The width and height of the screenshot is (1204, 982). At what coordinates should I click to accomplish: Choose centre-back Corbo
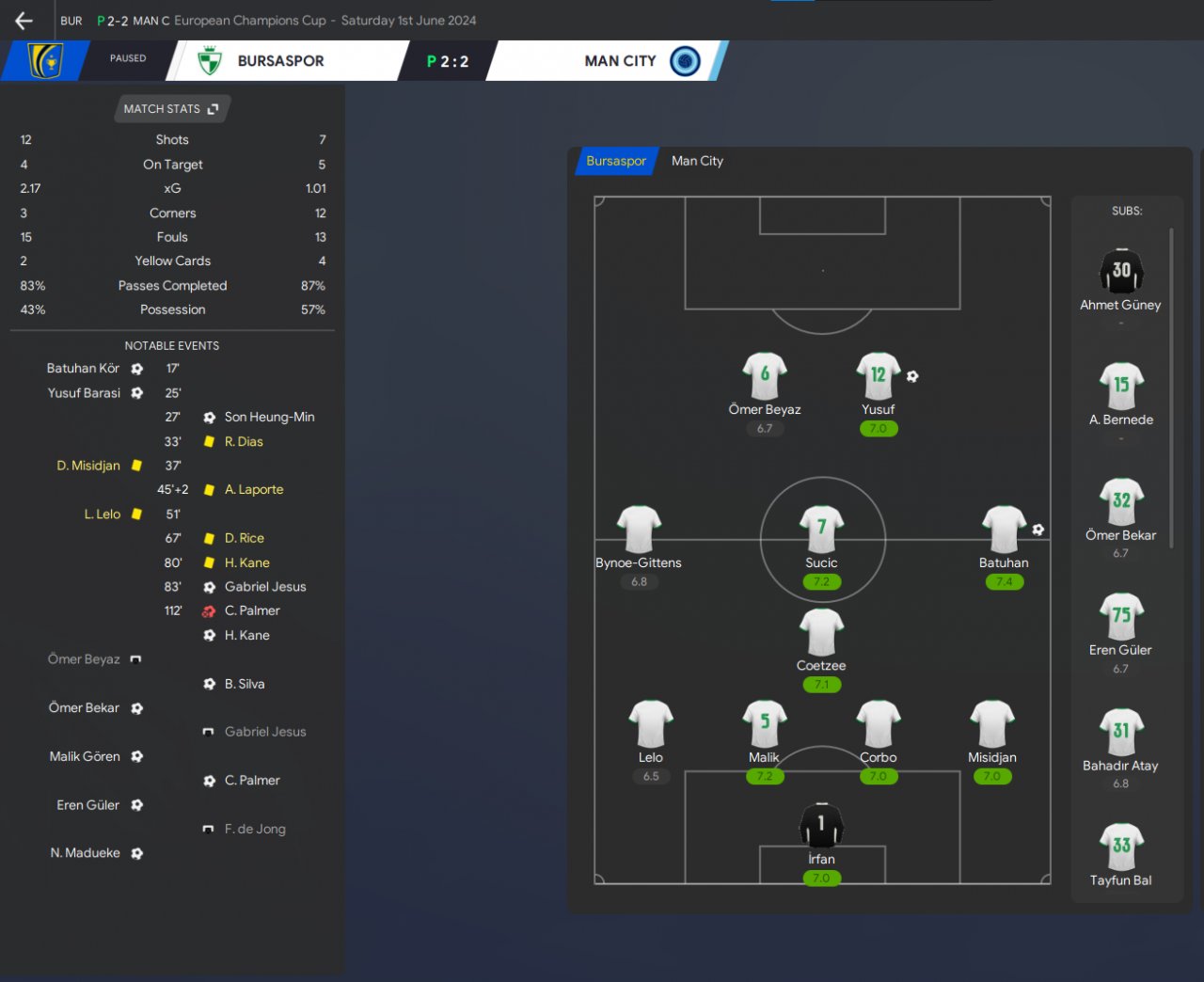(878, 725)
